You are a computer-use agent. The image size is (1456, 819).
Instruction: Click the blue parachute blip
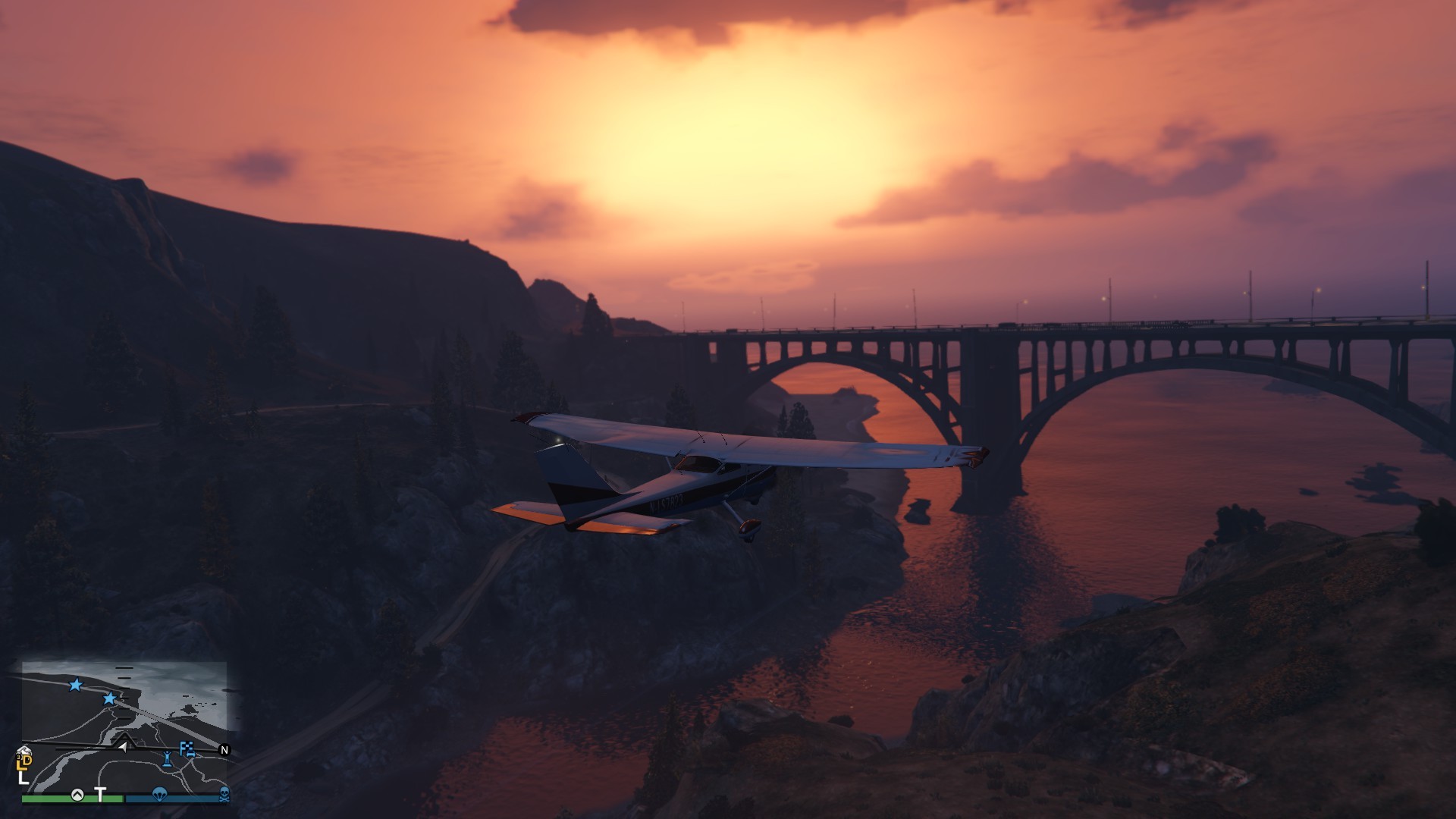[x=159, y=794]
